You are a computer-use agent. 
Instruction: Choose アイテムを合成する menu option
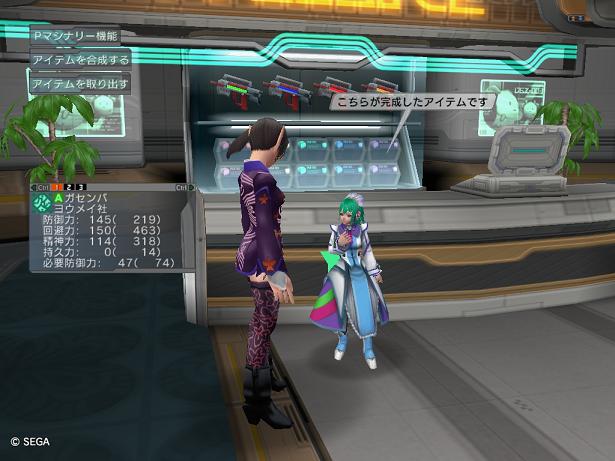tap(79, 60)
